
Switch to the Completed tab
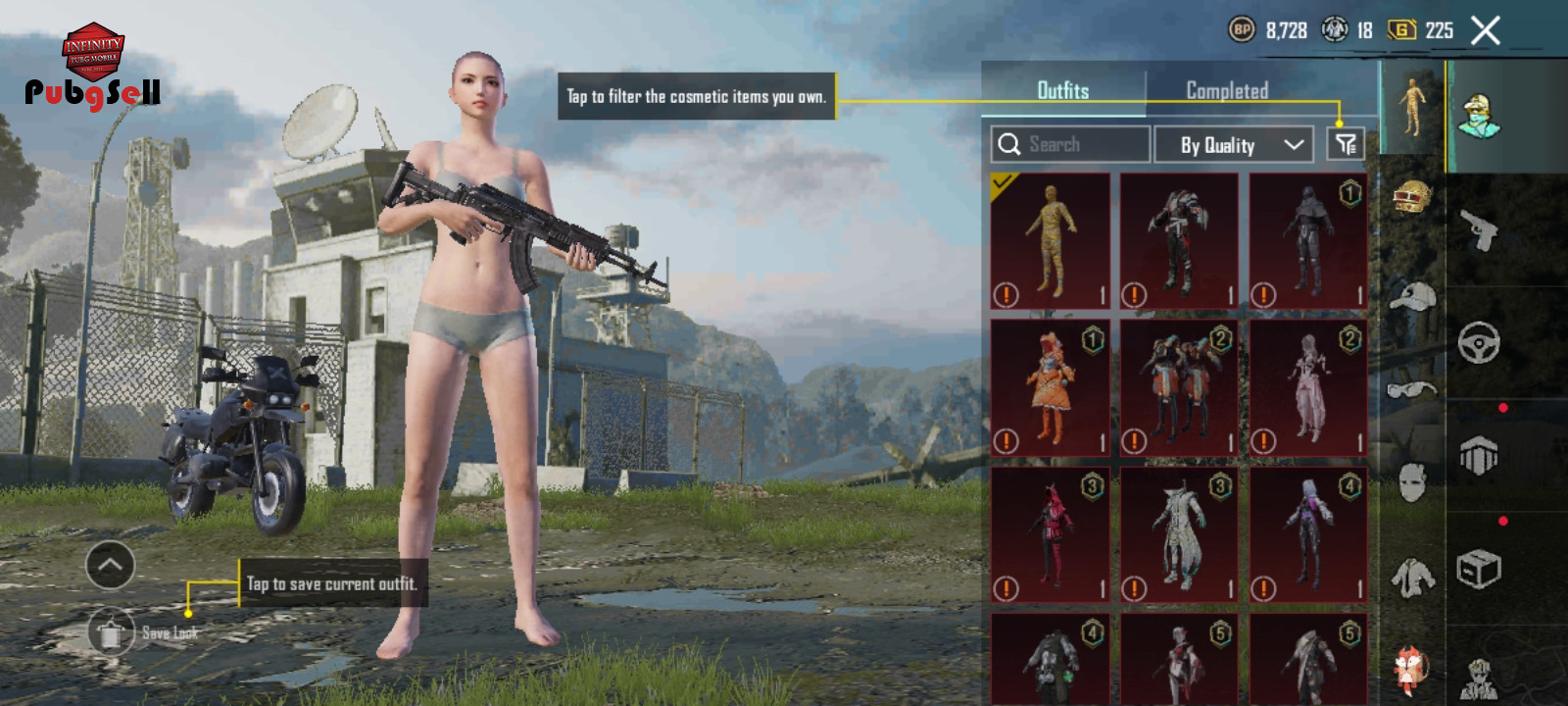pyautogui.click(x=1227, y=90)
